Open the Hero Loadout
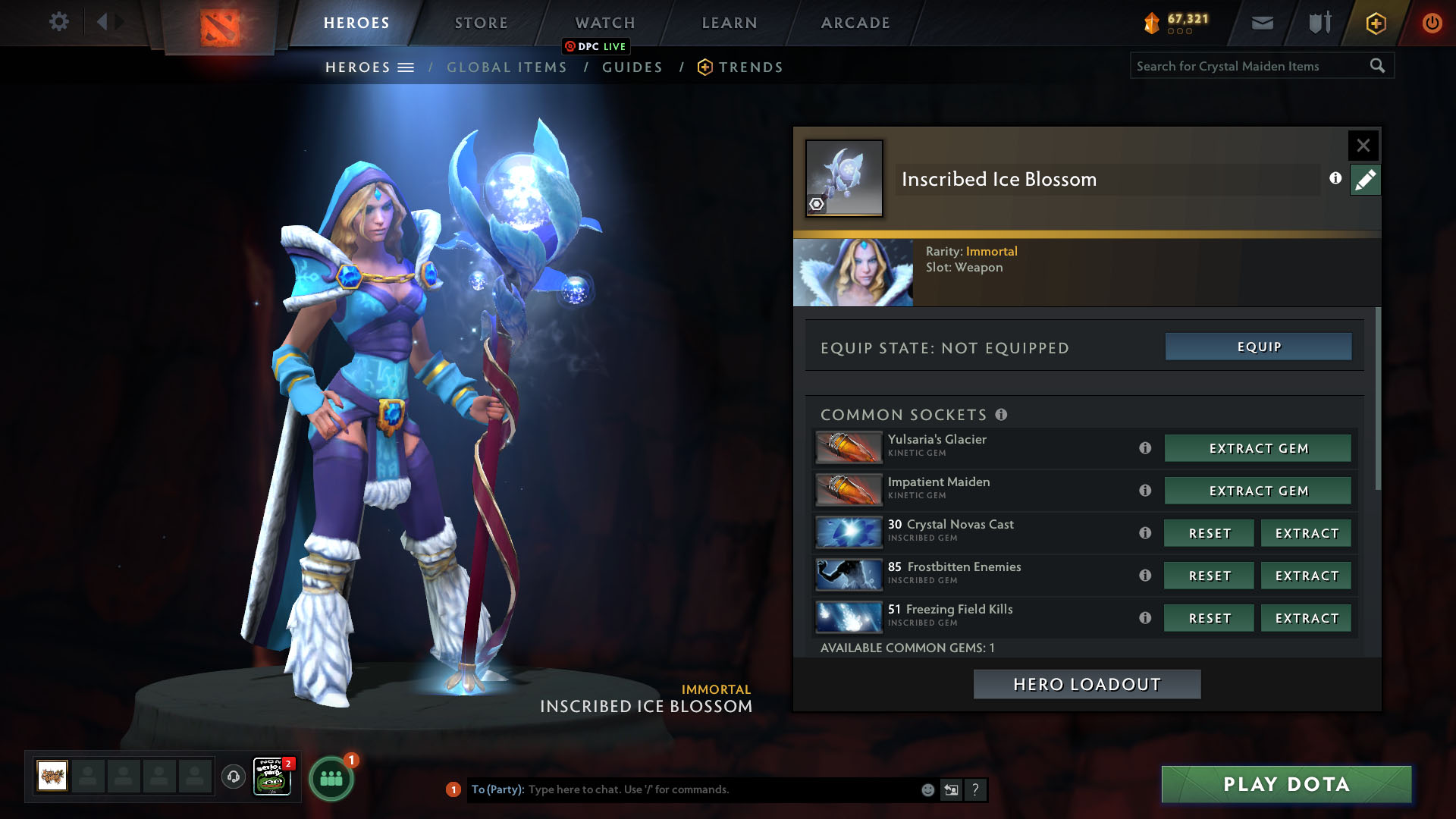The height and width of the screenshot is (819, 1456). [x=1087, y=684]
